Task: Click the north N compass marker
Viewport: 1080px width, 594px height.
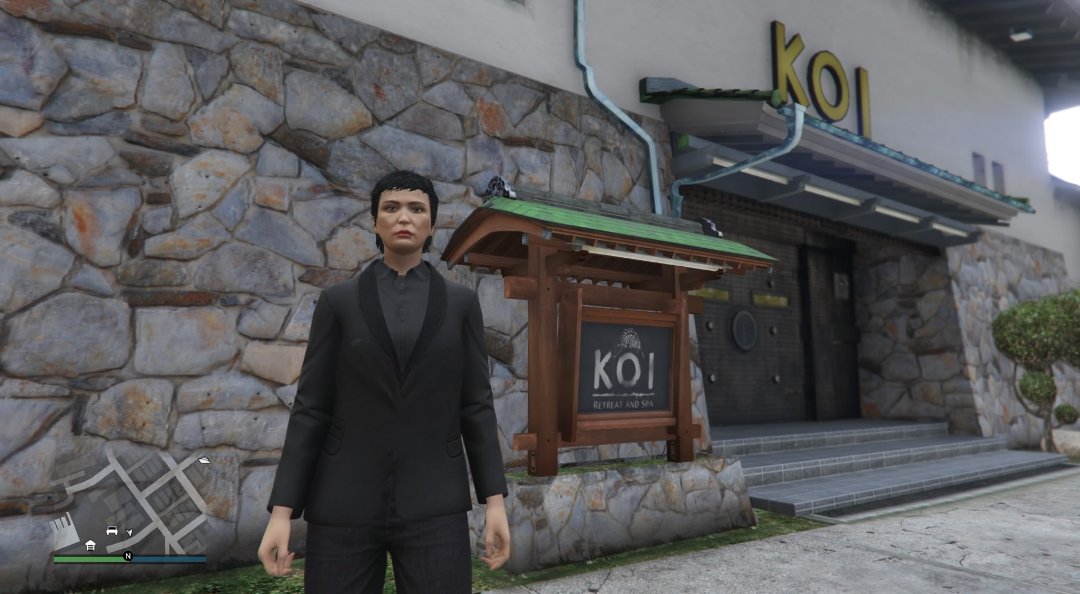Action: (127, 555)
